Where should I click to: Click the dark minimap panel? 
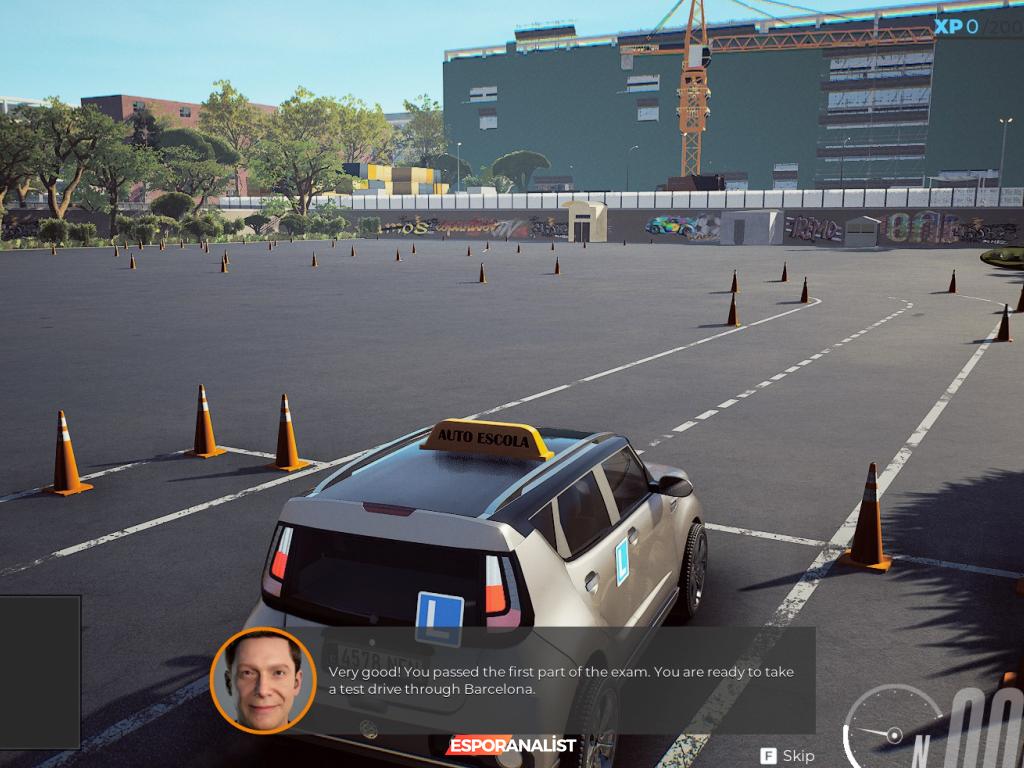click(x=40, y=671)
